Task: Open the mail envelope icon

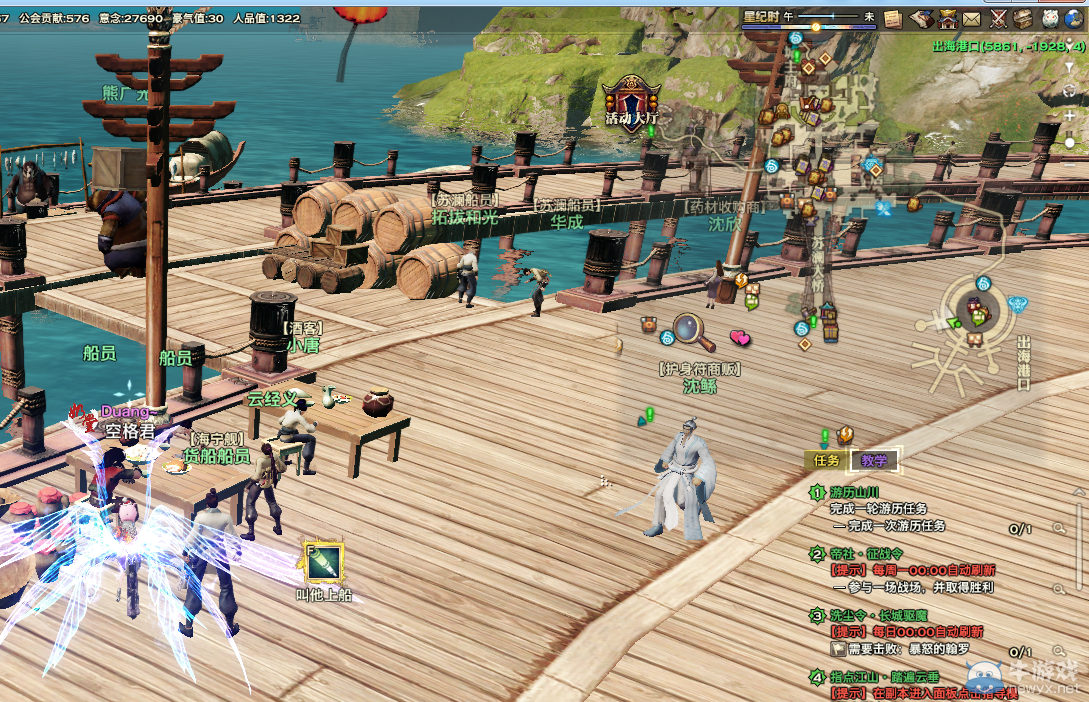Action: point(972,19)
